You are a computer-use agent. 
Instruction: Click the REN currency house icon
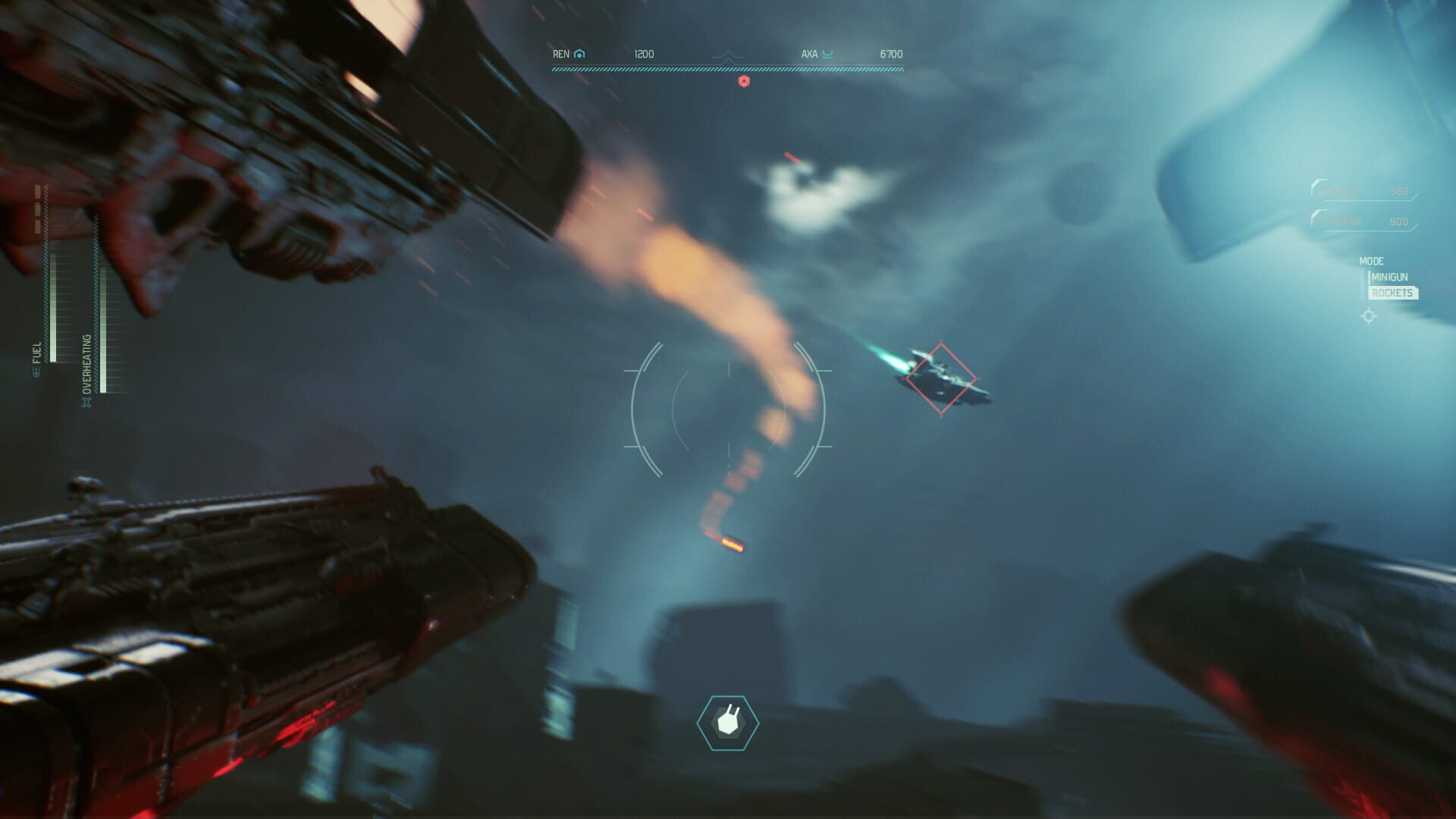click(578, 54)
